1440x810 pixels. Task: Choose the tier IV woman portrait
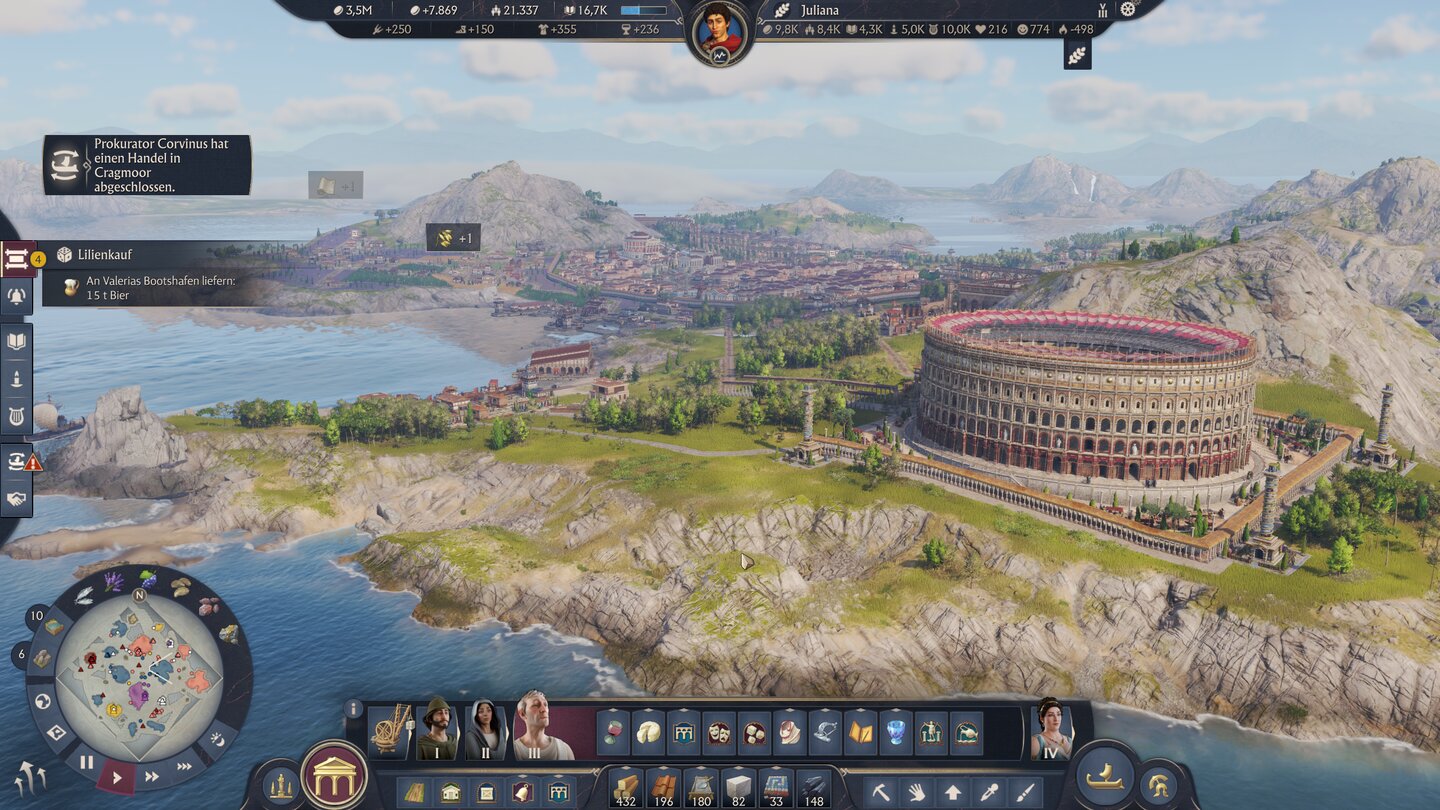click(x=1051, y=729)
